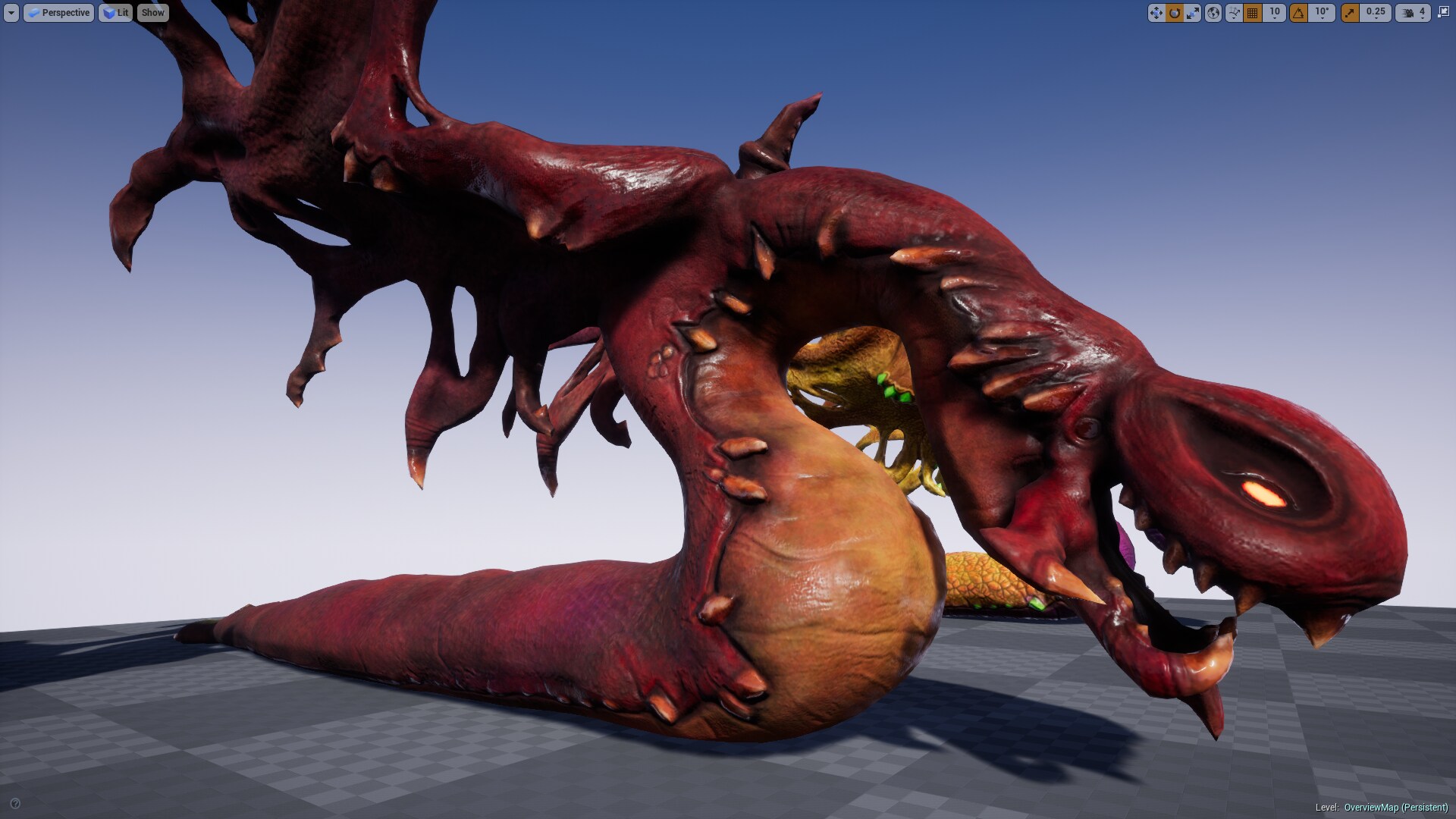Image resolution: width=1456 pixels, height=819 pixels.
Task: Select the Scale transform tool
Action: click(x=1192, y=12)
